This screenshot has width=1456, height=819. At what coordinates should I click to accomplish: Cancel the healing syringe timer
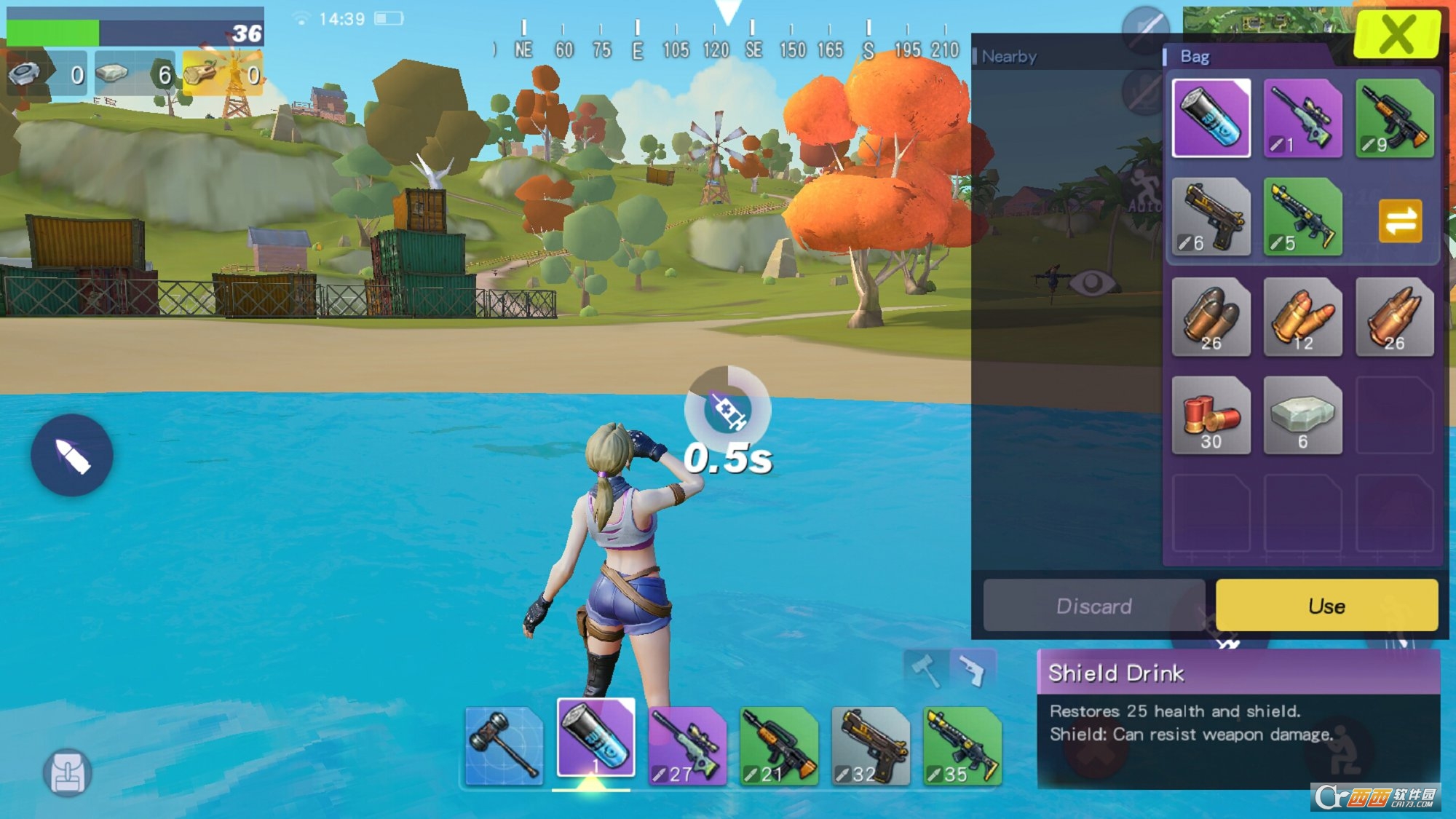click(x=727, y=409)
